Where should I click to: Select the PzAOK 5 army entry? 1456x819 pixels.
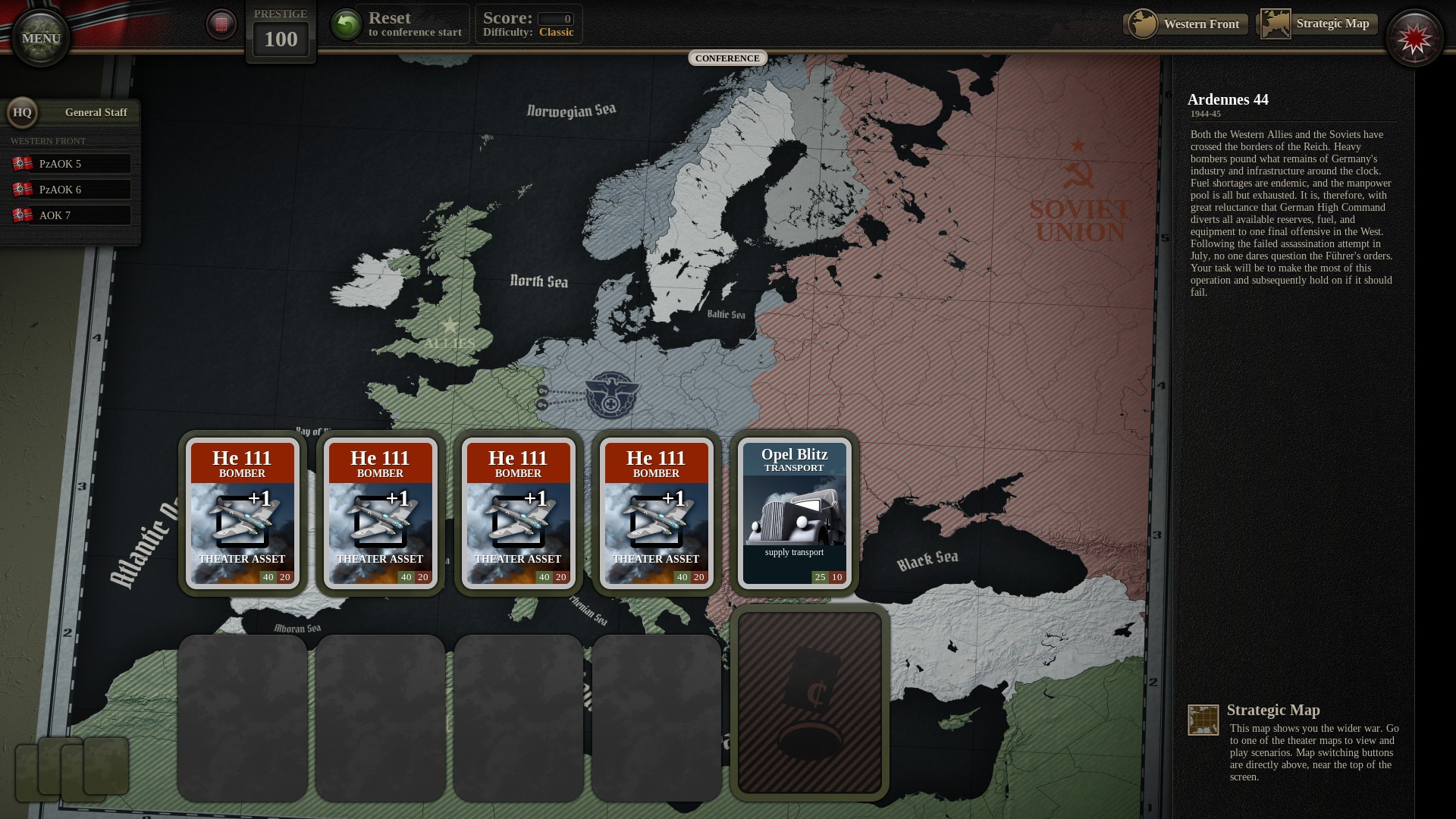[72, 164]
